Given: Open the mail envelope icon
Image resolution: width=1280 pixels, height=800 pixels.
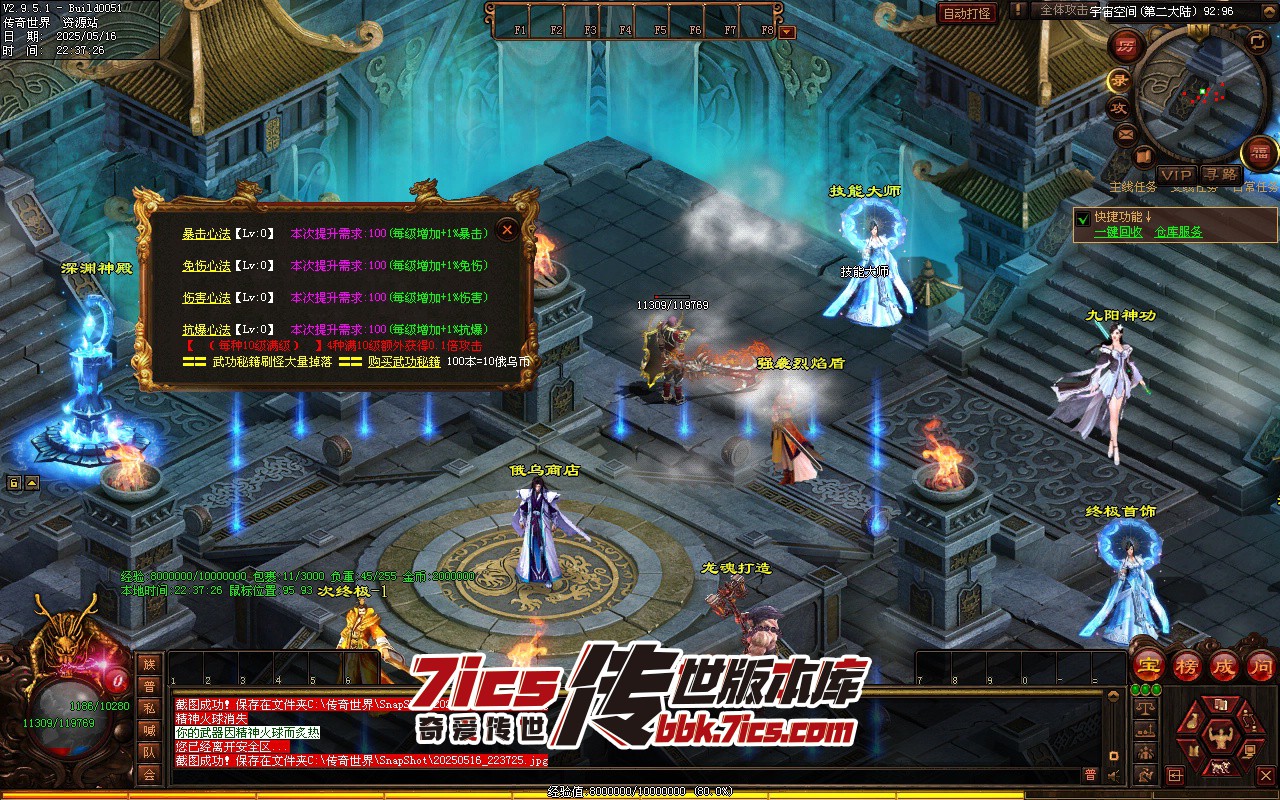Looking at the screenshot, I should coord(1126,133).
